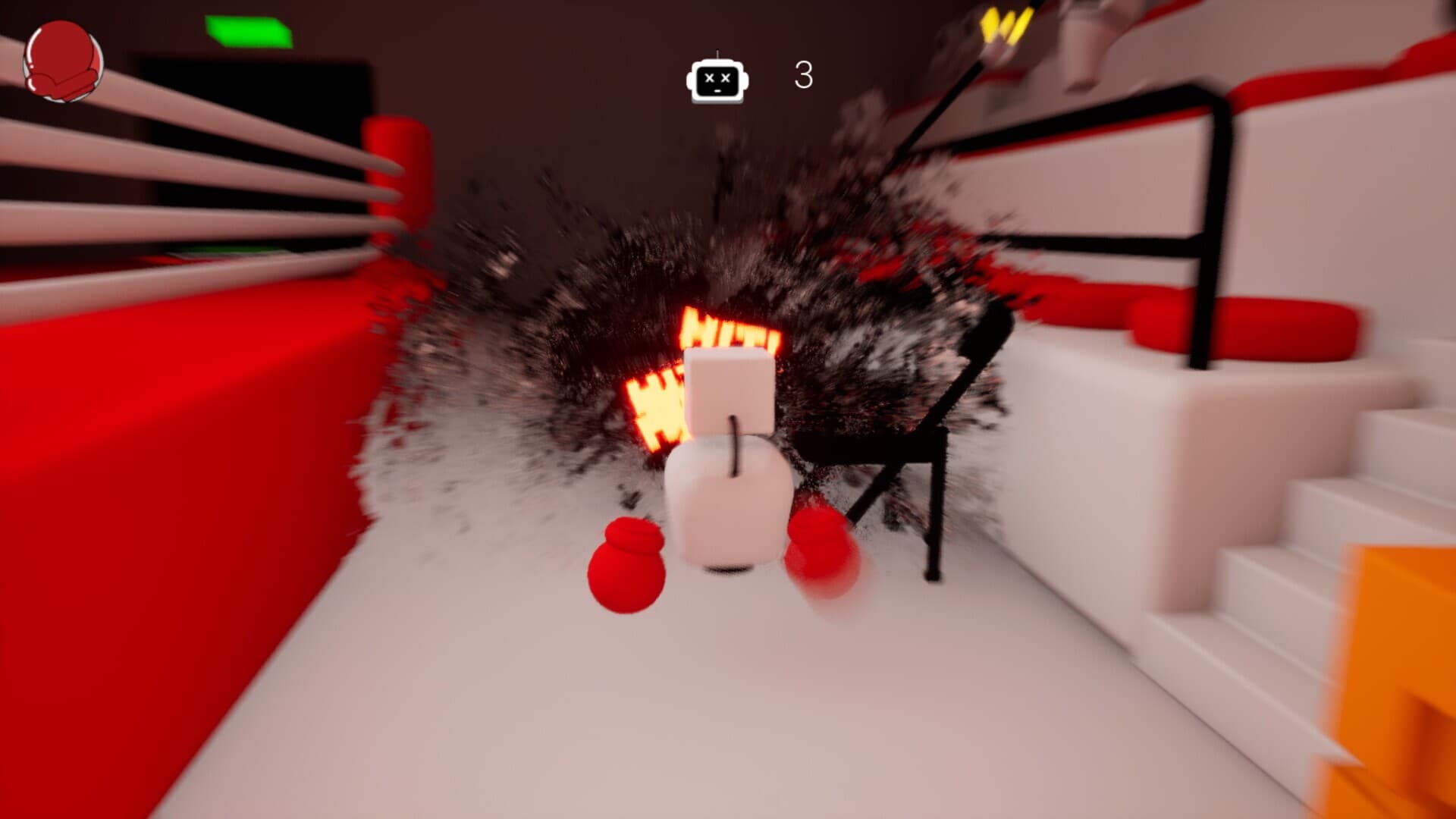
Task: Click the knockdown counter number 3
Action: 802,76
